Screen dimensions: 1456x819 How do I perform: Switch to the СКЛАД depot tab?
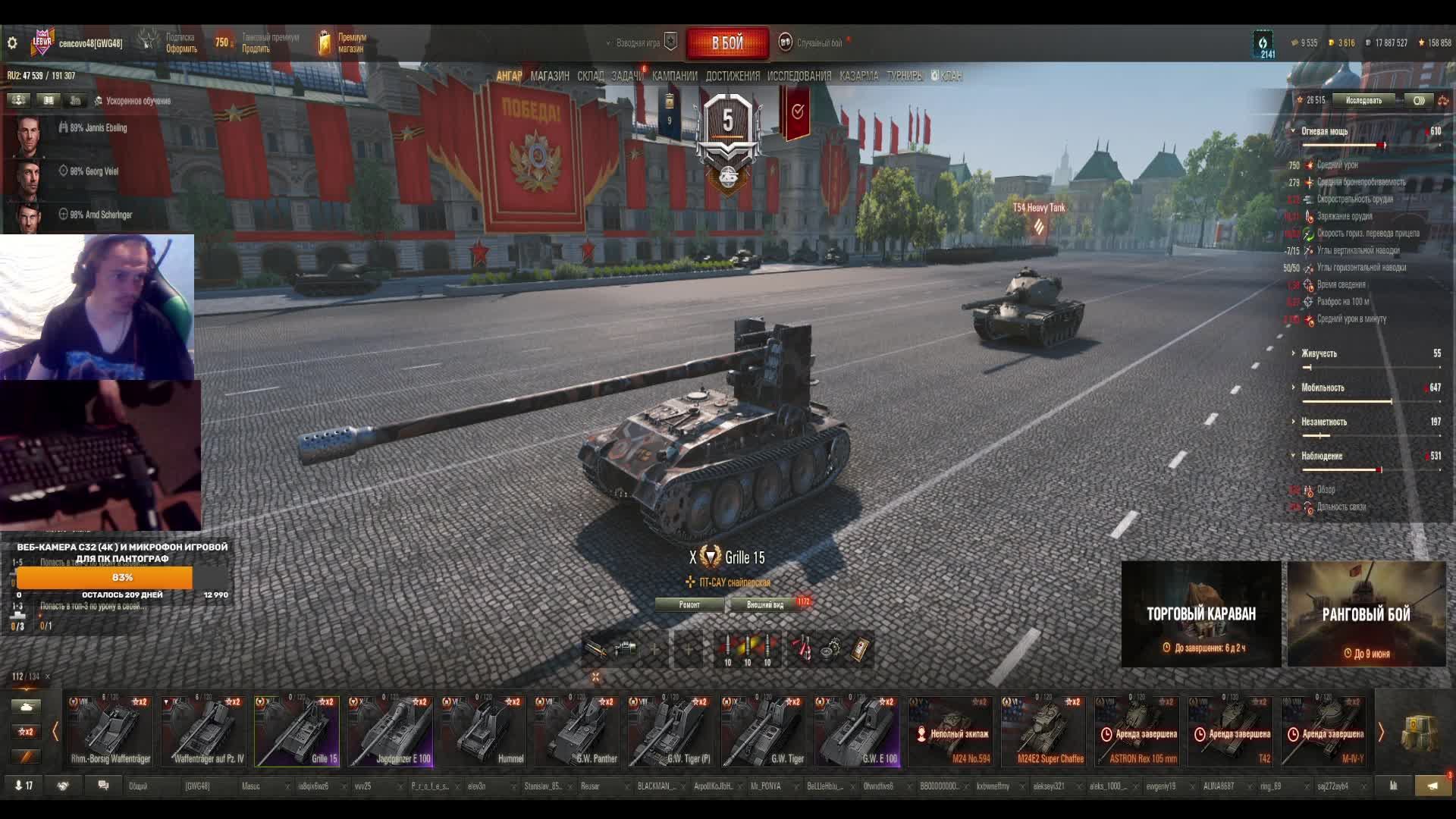(590, 76)
